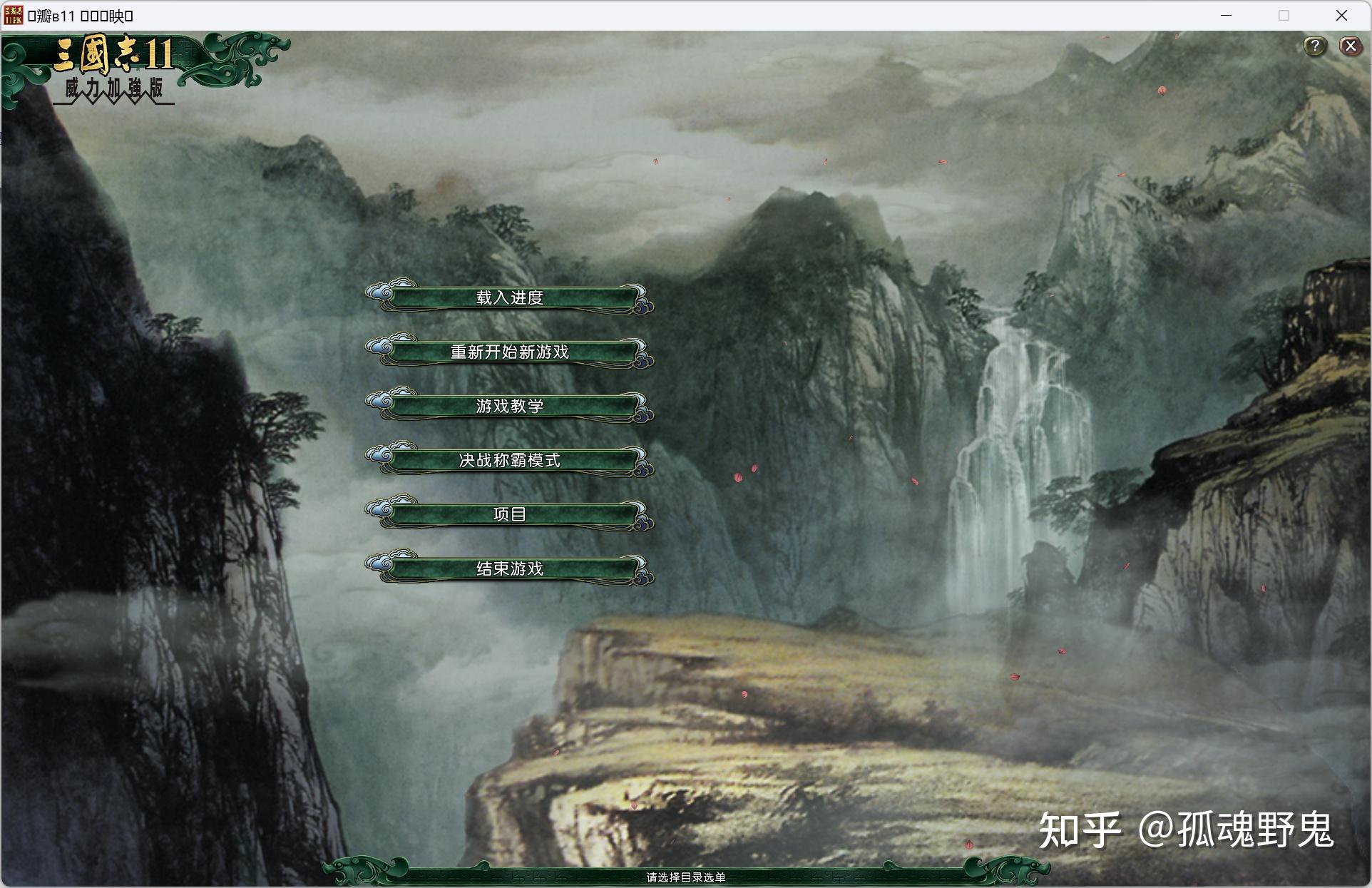Click the in-game X close icon
Viewport: 1372px width, 888px height.
pos(1350,46)
